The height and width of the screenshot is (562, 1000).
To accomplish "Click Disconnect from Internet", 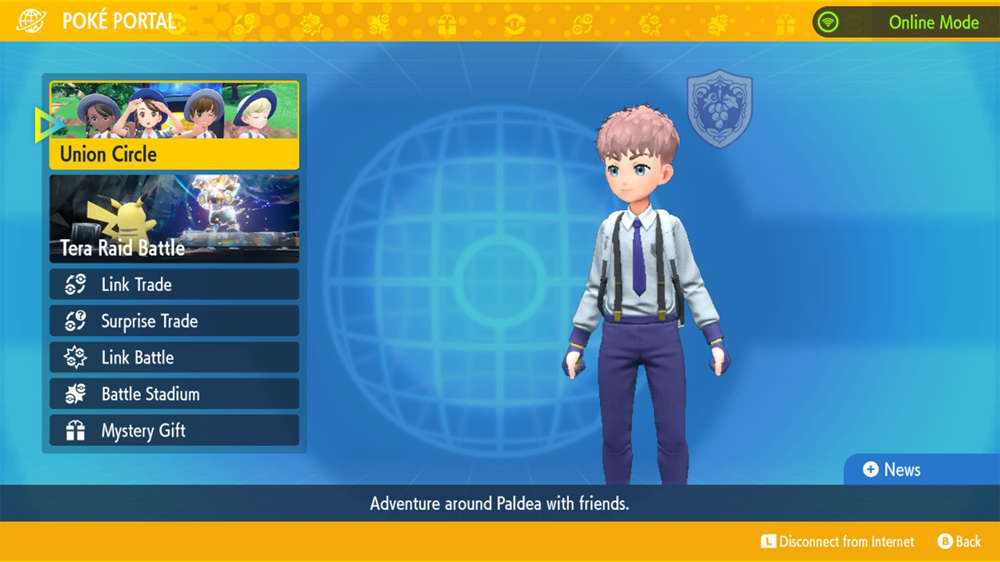I will pos(837,541).
